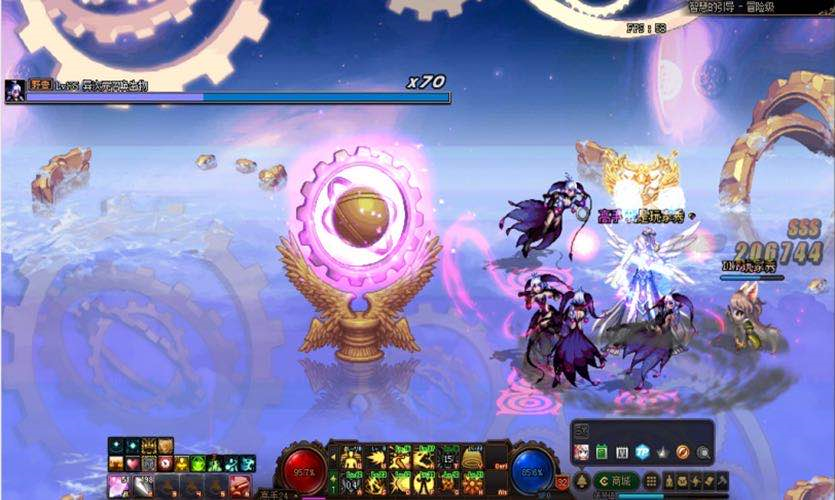
Task: Open the grid menu button beside the shop
Action: tap(651, 481)
